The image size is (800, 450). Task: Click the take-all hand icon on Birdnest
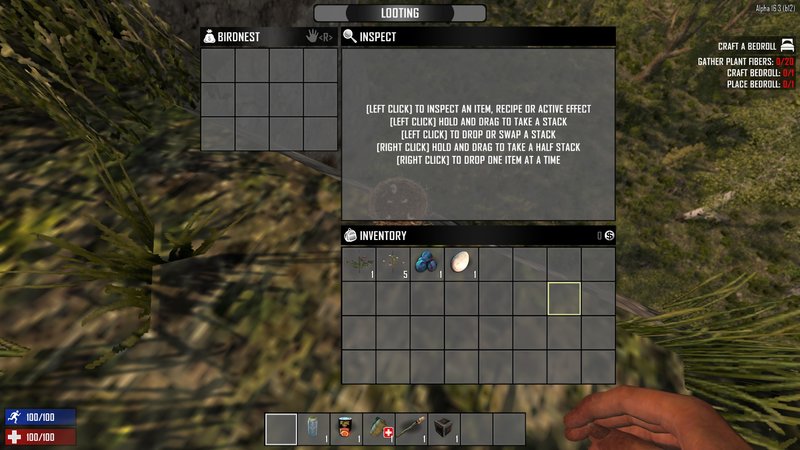pyautogui.click(x=312, y=37)
